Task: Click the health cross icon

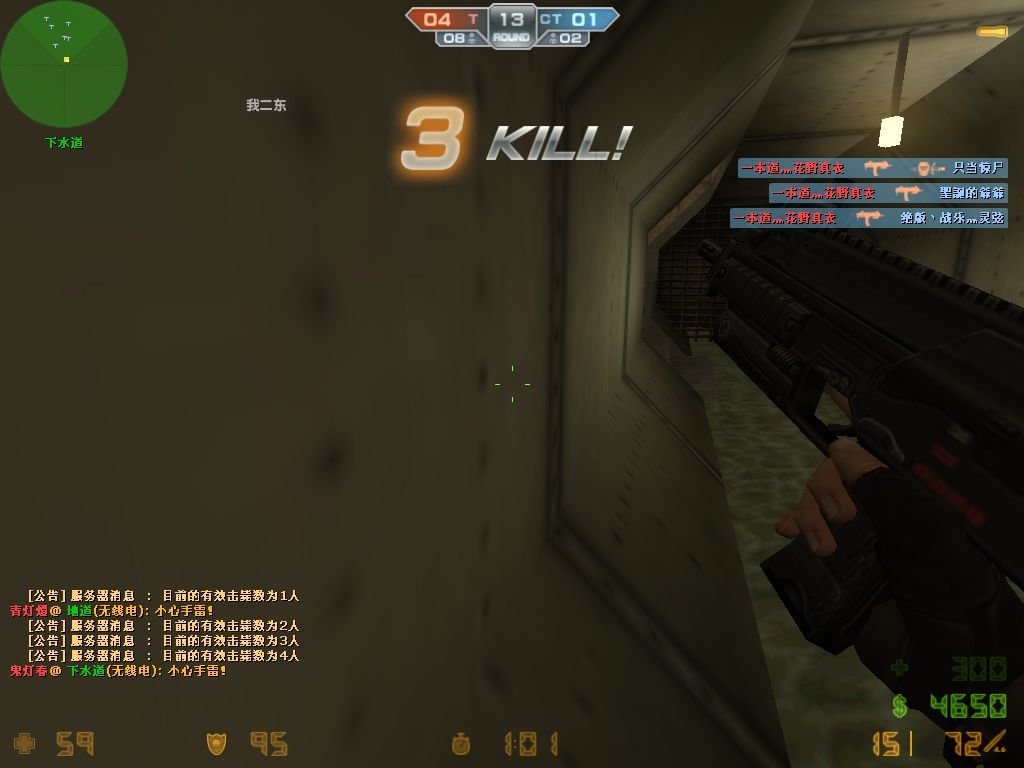Action: tap(25, 744)
